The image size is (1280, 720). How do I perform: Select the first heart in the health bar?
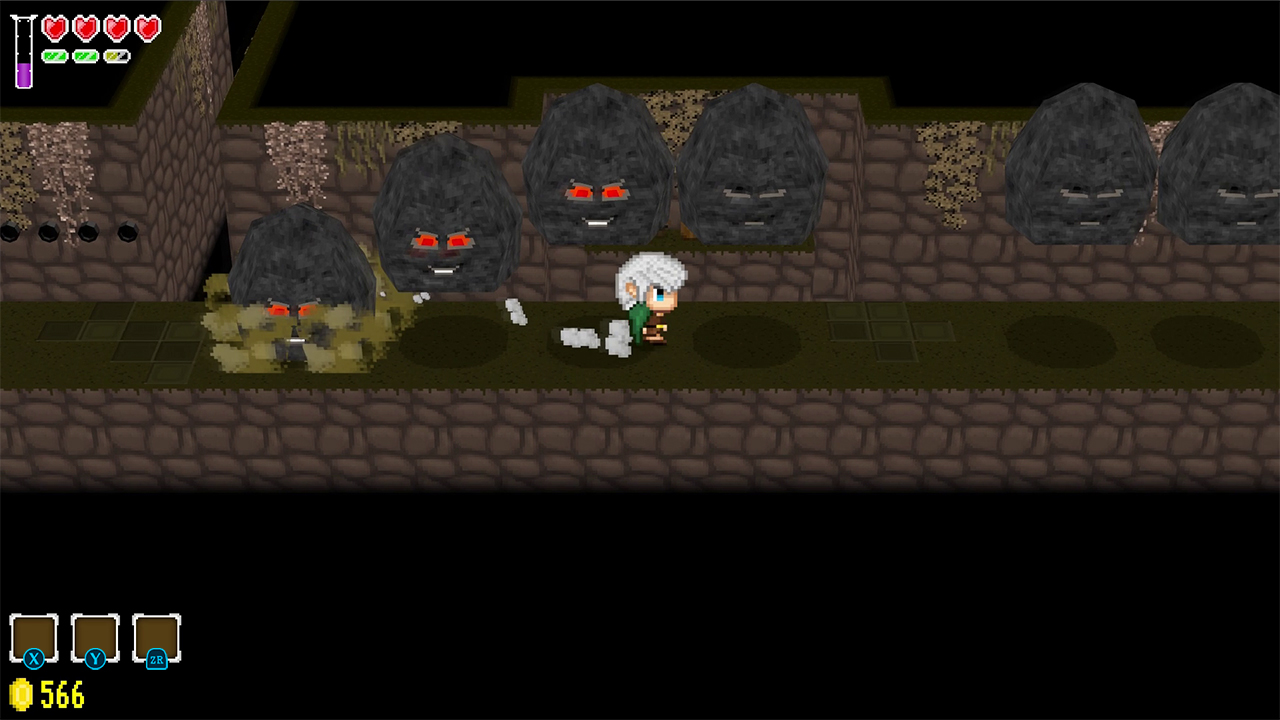click(x=55, y=28)
